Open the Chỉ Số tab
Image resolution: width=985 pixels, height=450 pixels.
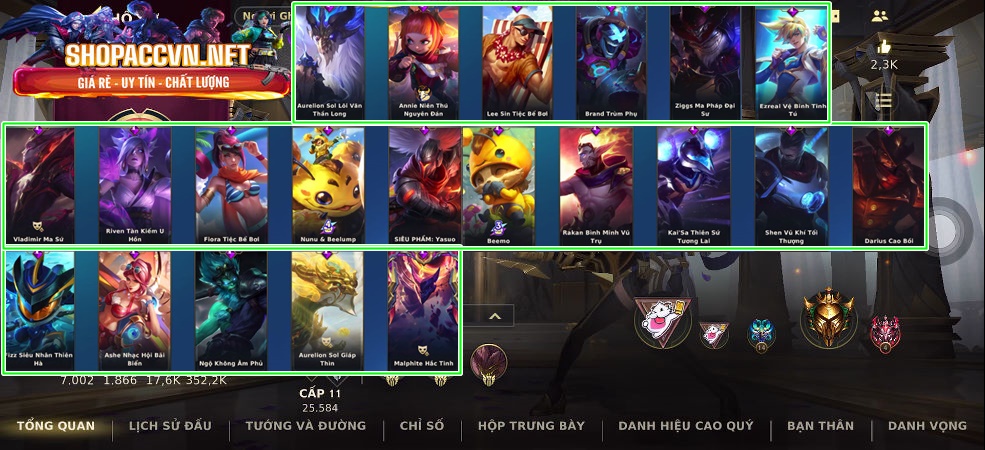pyautogui.click(x=421, y=426)
